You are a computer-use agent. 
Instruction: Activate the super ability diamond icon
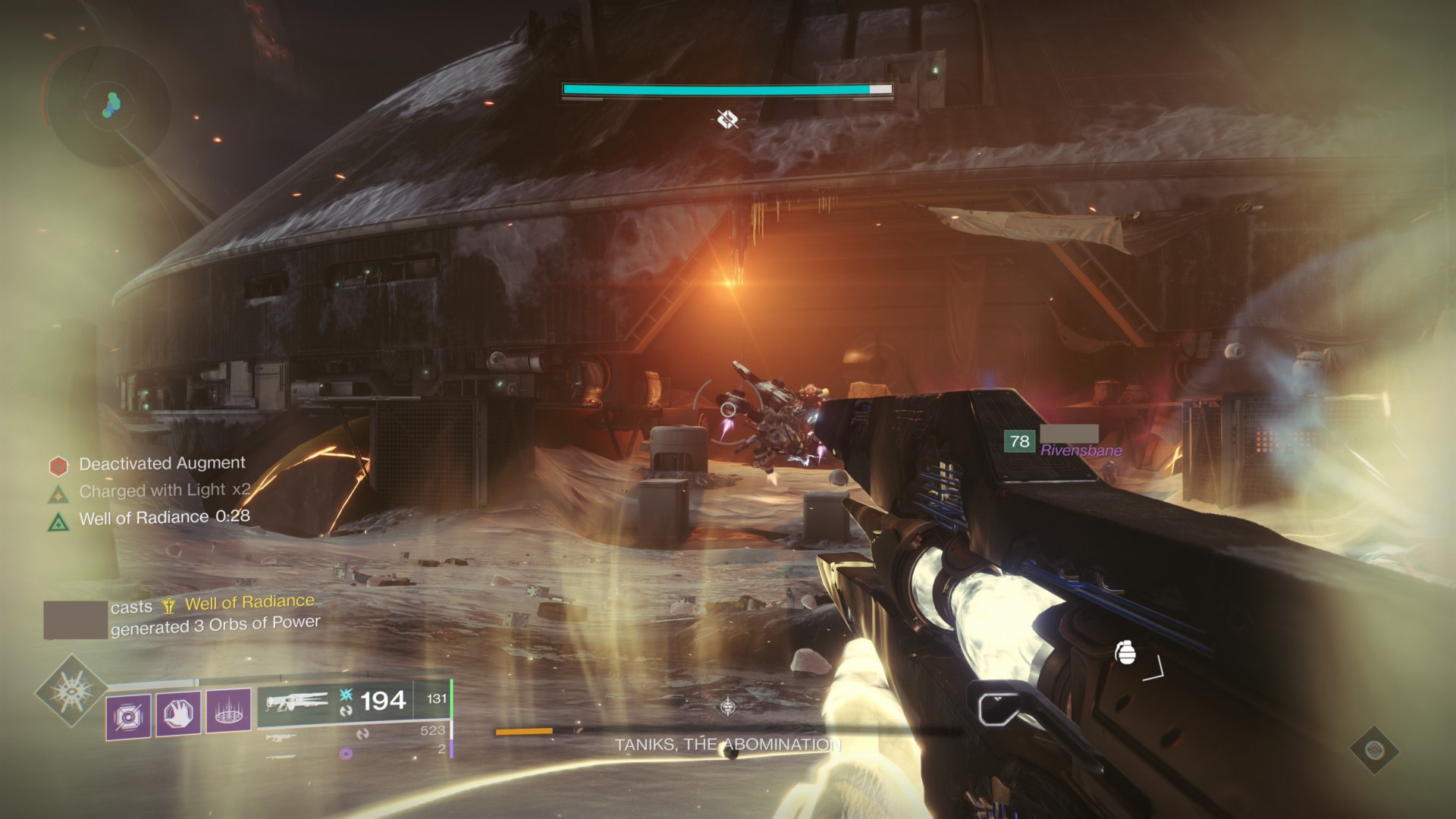pyautogui.click(x=71, y=692)
